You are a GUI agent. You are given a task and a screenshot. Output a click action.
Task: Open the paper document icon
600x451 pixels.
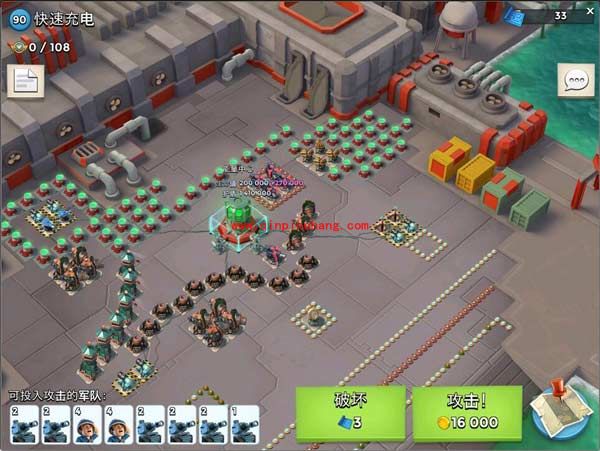click(24, 82)
